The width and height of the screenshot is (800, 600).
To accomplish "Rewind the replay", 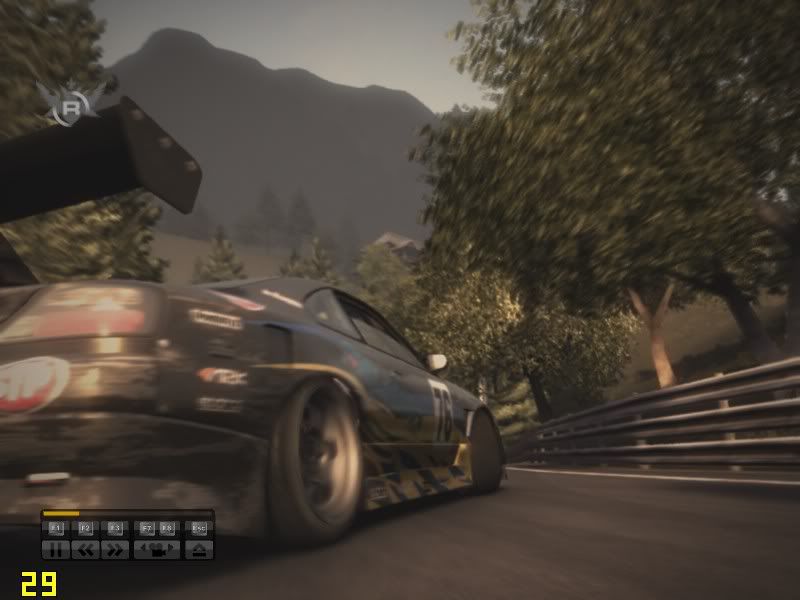I will tap(85, 549).
